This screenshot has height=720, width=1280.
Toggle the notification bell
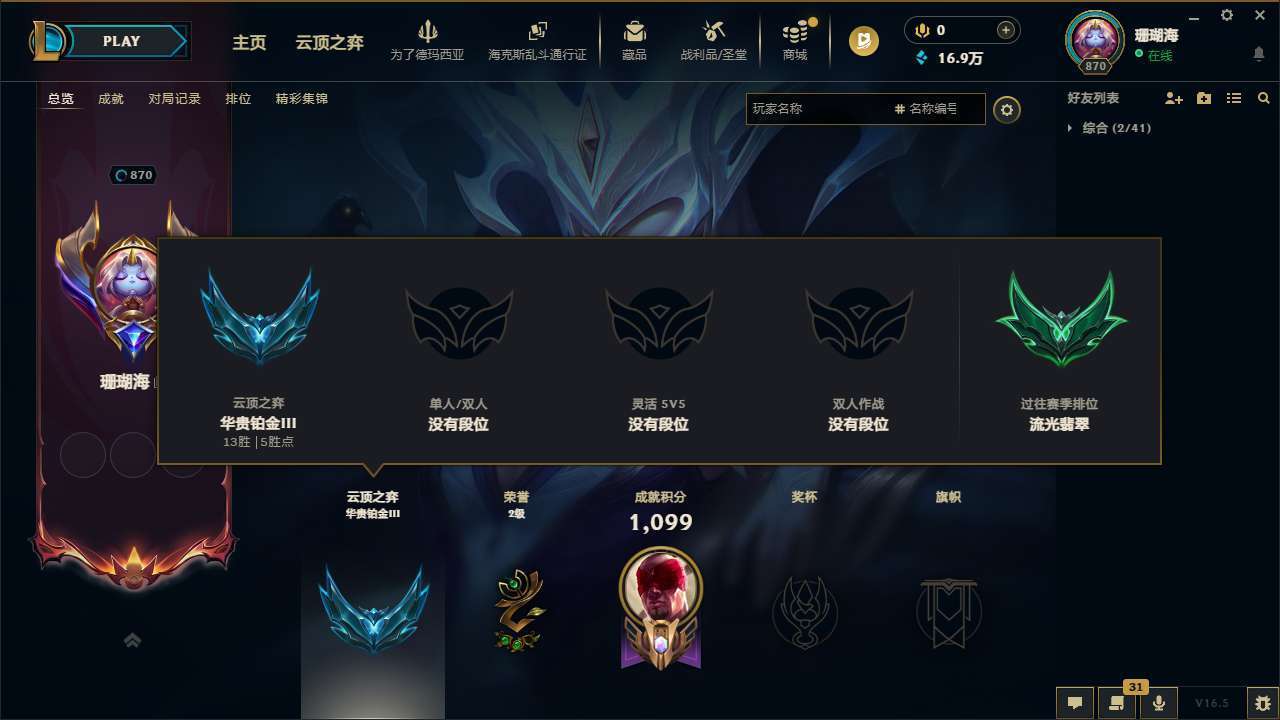point(1258,54)
